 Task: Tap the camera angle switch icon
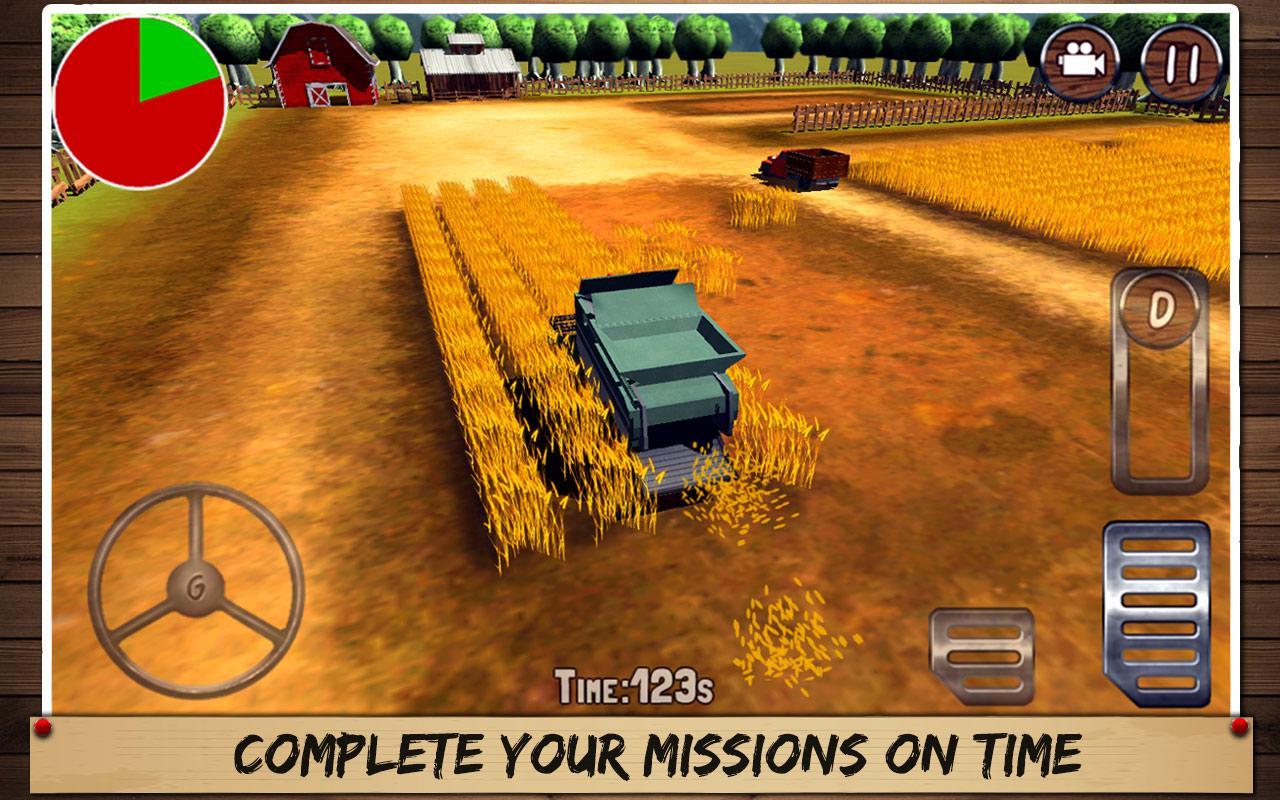click(1081, 62)
